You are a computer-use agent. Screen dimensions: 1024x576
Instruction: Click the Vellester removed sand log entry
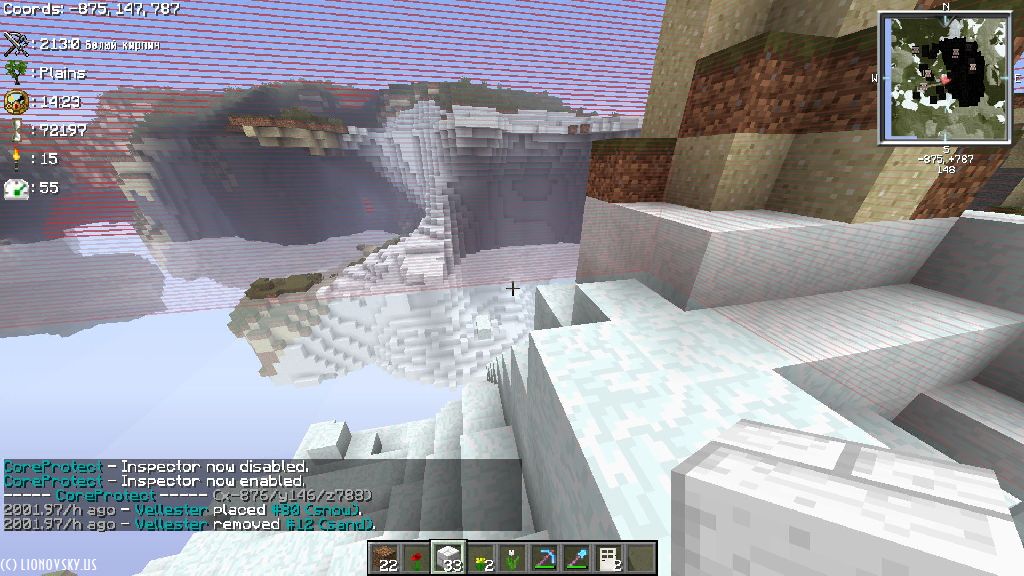click(x=189, y=524)
